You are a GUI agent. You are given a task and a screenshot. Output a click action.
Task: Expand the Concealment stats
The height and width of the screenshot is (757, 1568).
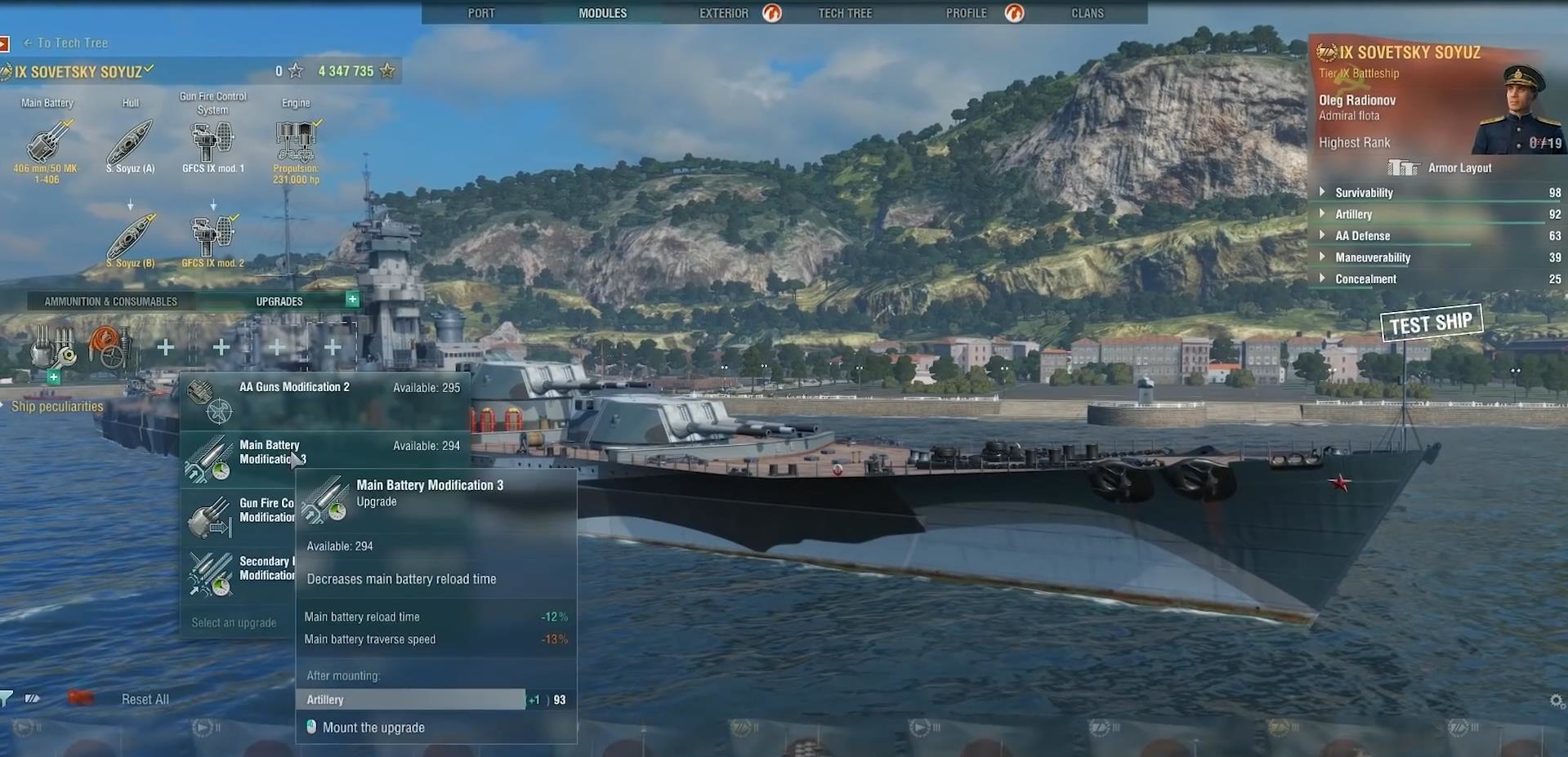tap(1365, 279)
